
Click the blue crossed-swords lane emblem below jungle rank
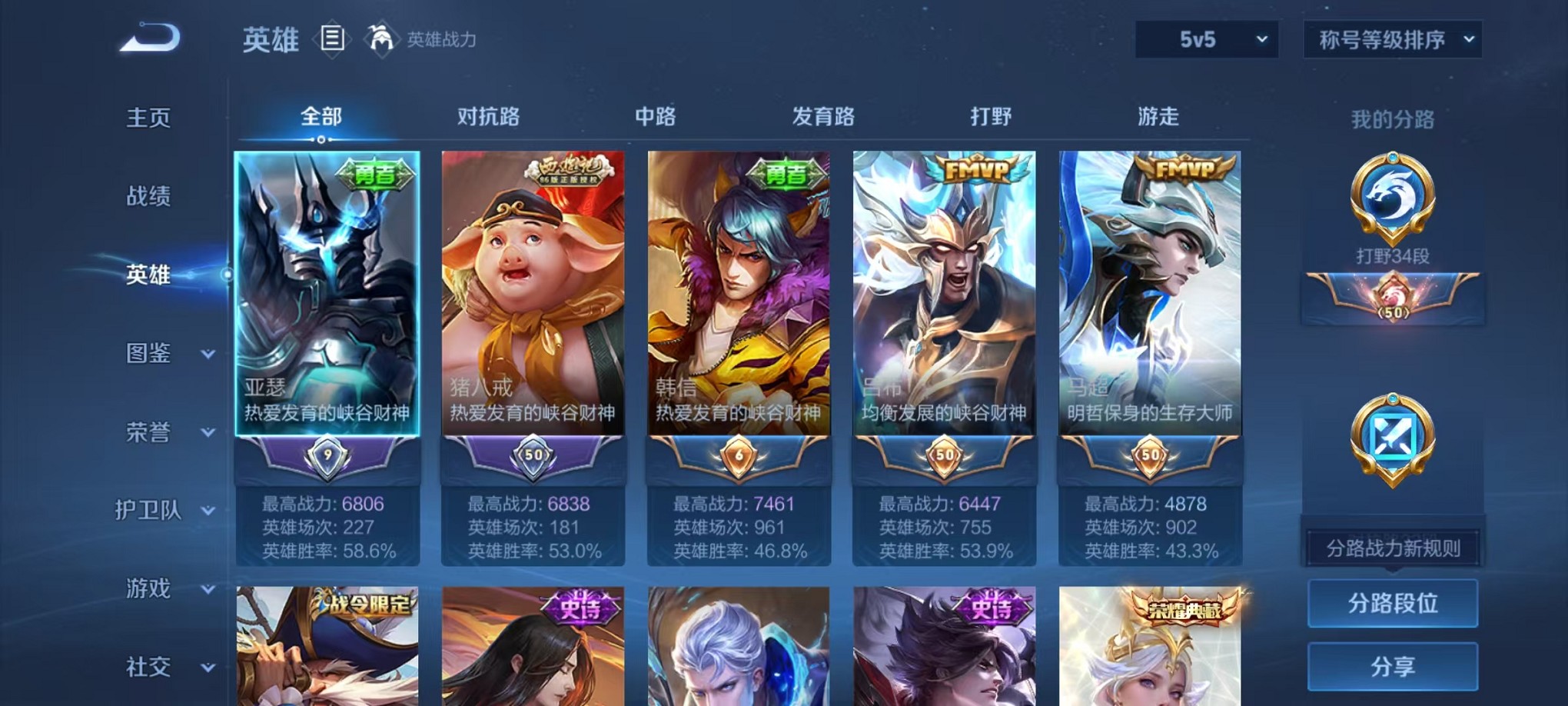click(x=1393, y=435)
